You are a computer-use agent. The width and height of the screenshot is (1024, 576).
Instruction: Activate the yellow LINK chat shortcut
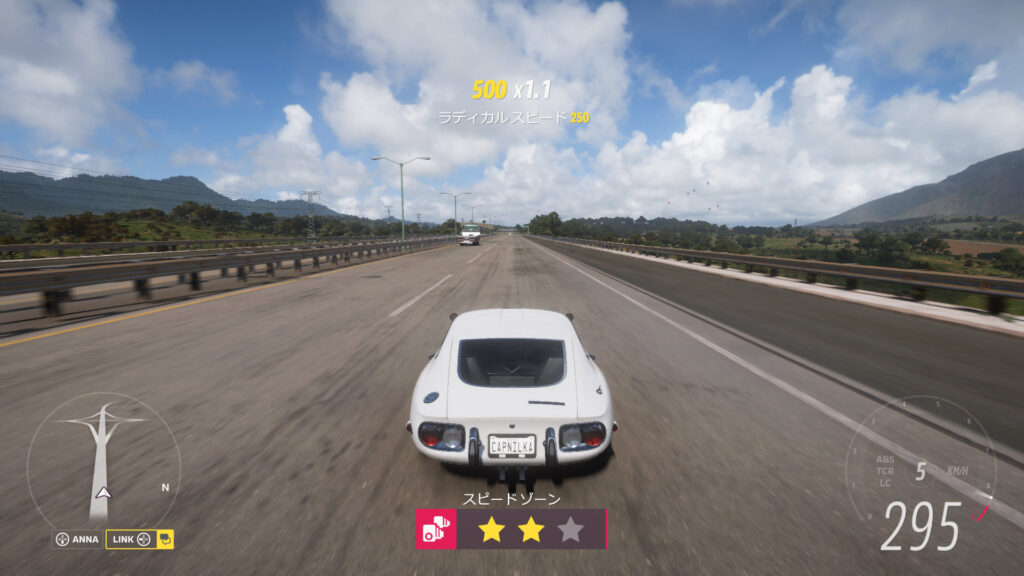click(x=139, y=539)
